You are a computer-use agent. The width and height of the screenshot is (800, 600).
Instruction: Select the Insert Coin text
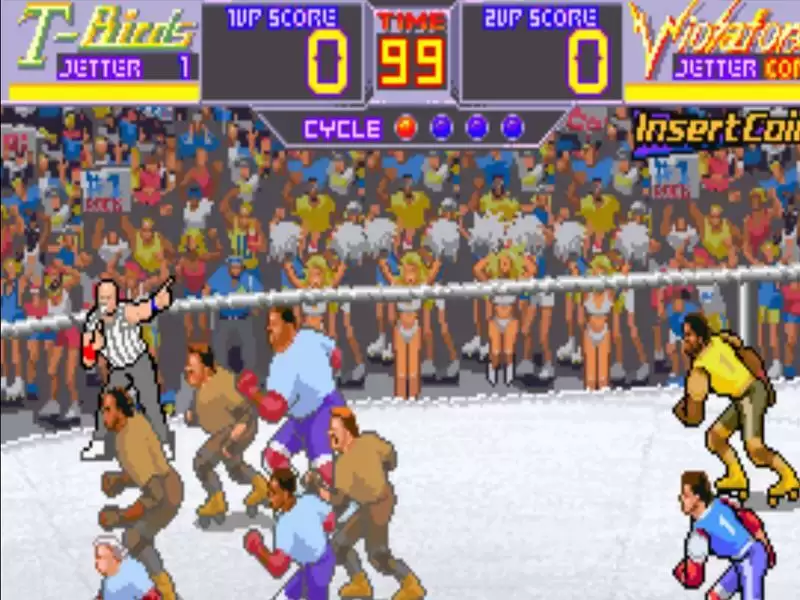click(x=717, y=130)
